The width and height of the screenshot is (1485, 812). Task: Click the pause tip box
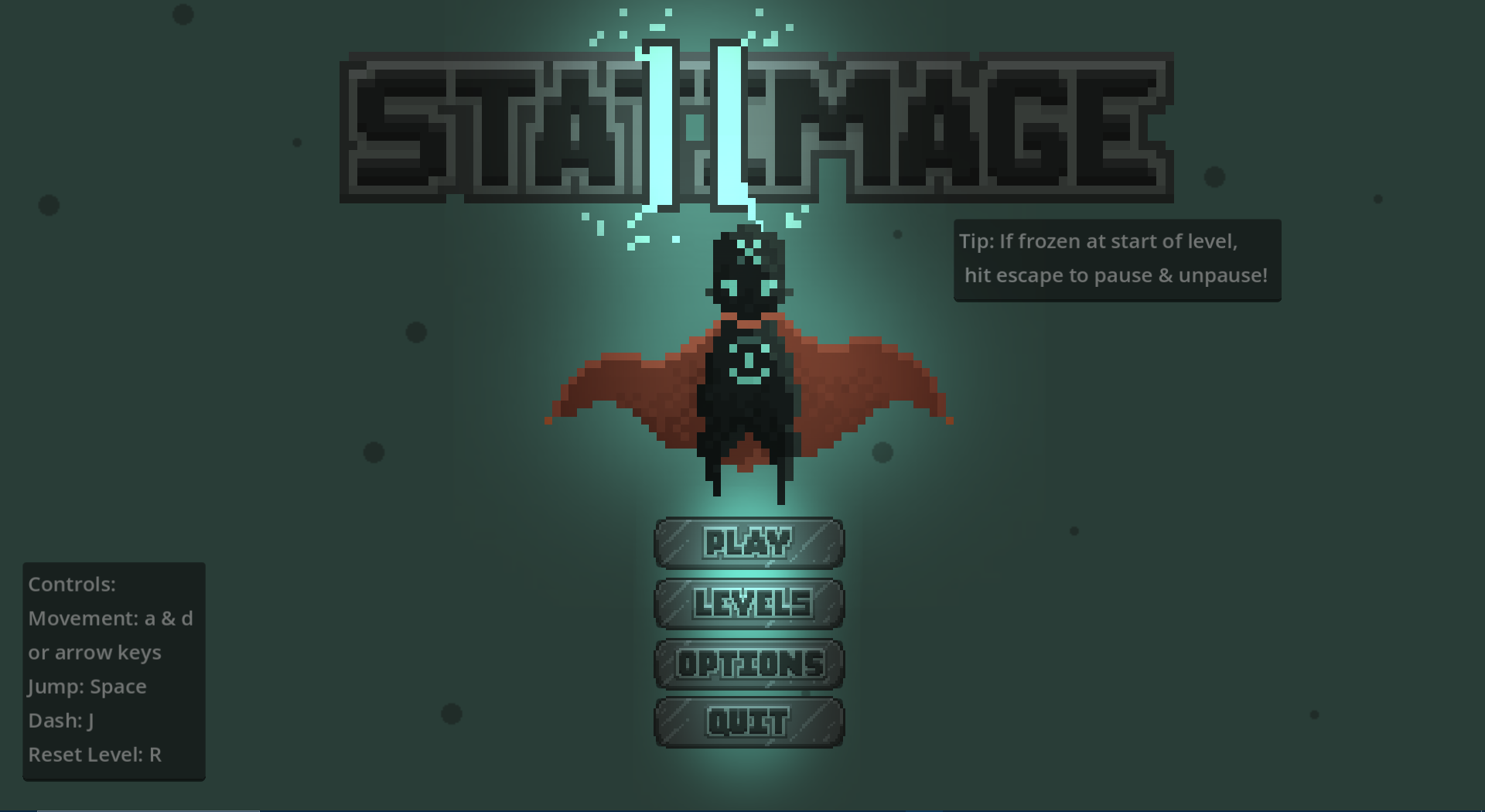(x=1116, y=259)
